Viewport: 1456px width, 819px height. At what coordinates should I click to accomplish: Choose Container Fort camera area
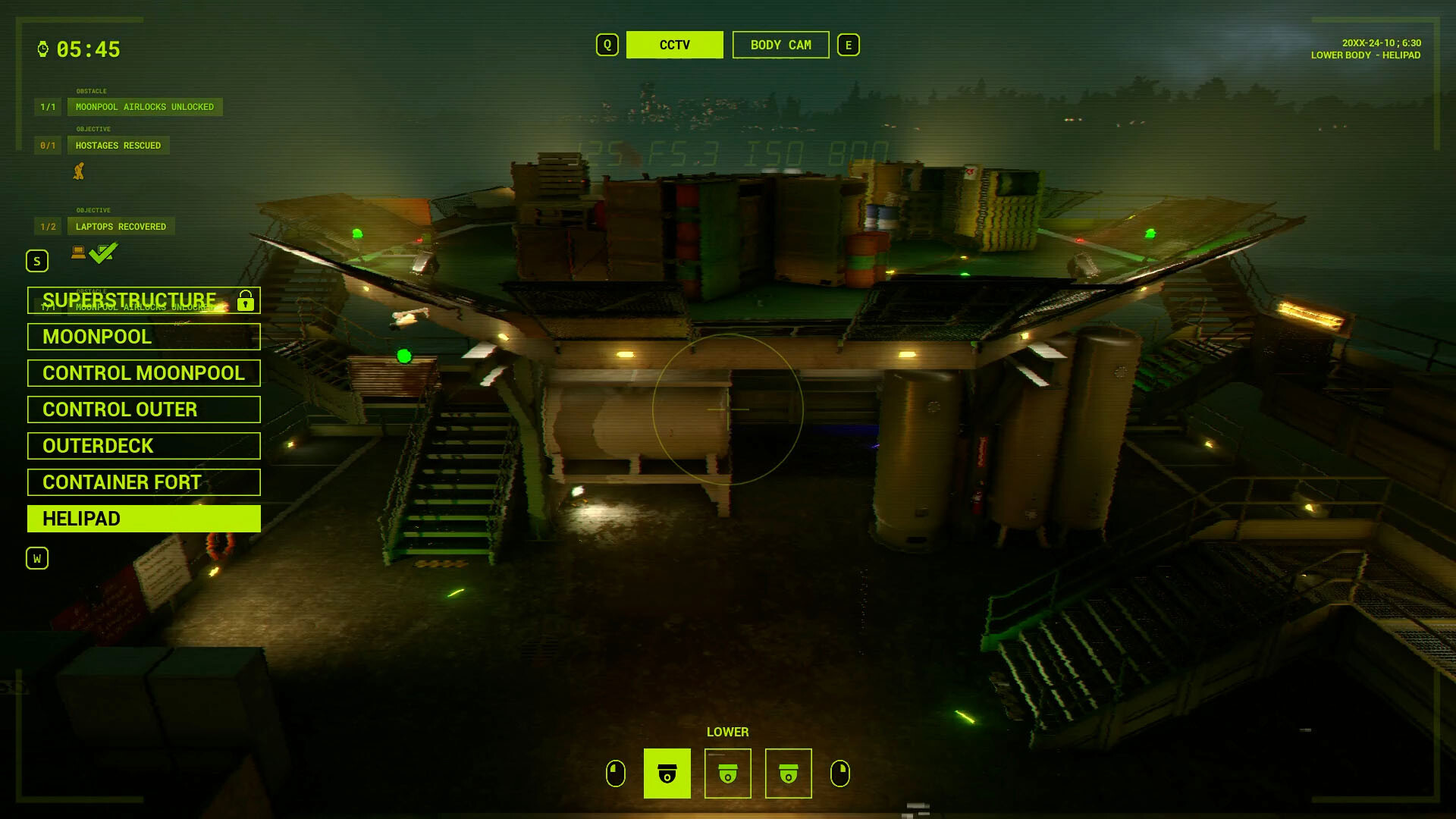coord(143,482)
